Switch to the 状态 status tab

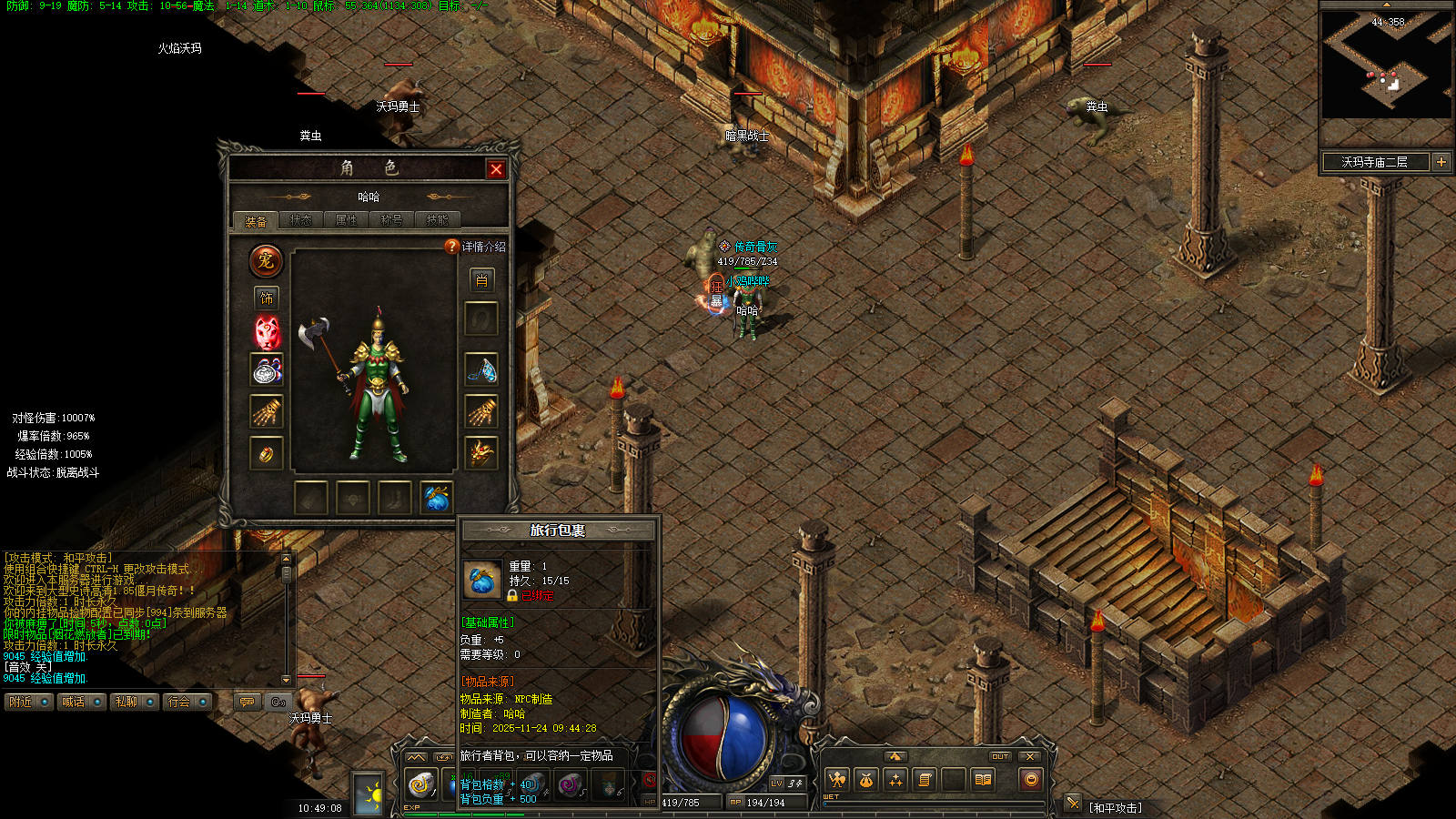pos(300,220)
